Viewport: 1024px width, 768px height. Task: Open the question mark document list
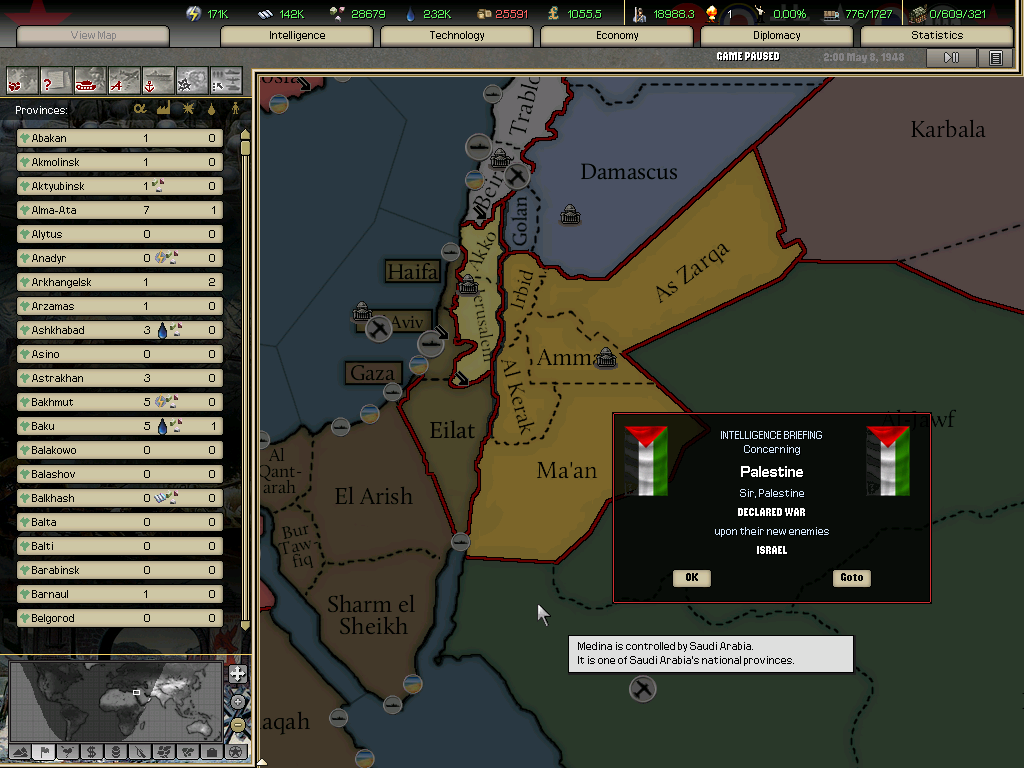(x=56, y=80)
